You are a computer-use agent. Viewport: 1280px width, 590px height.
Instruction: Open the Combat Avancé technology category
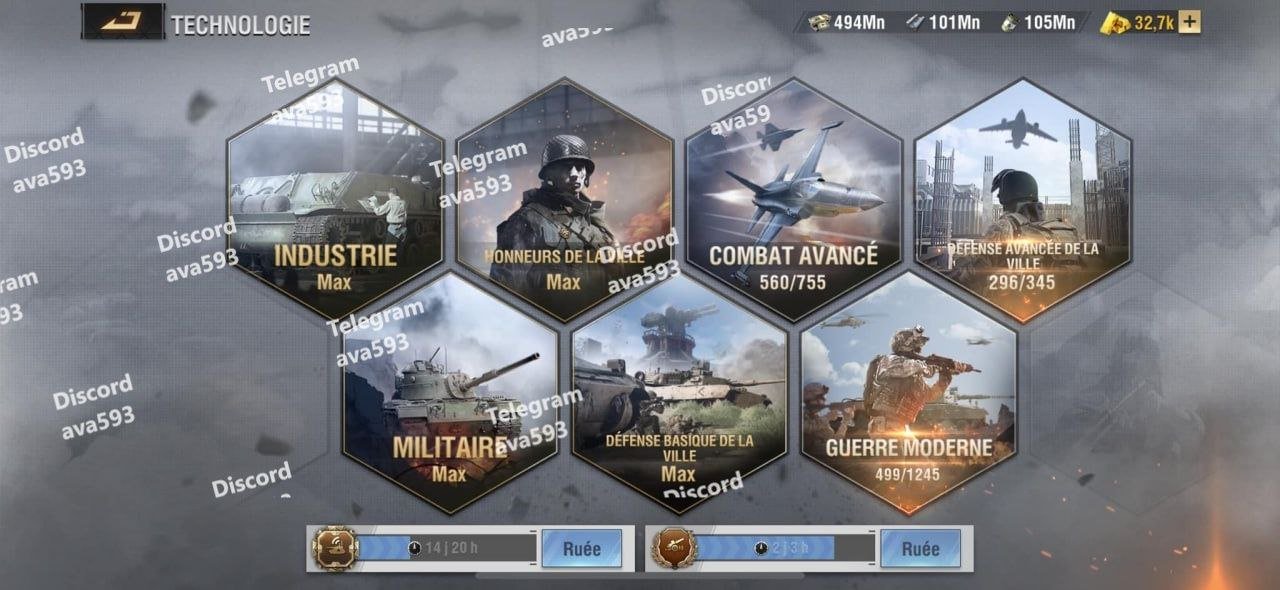[794, 200]
